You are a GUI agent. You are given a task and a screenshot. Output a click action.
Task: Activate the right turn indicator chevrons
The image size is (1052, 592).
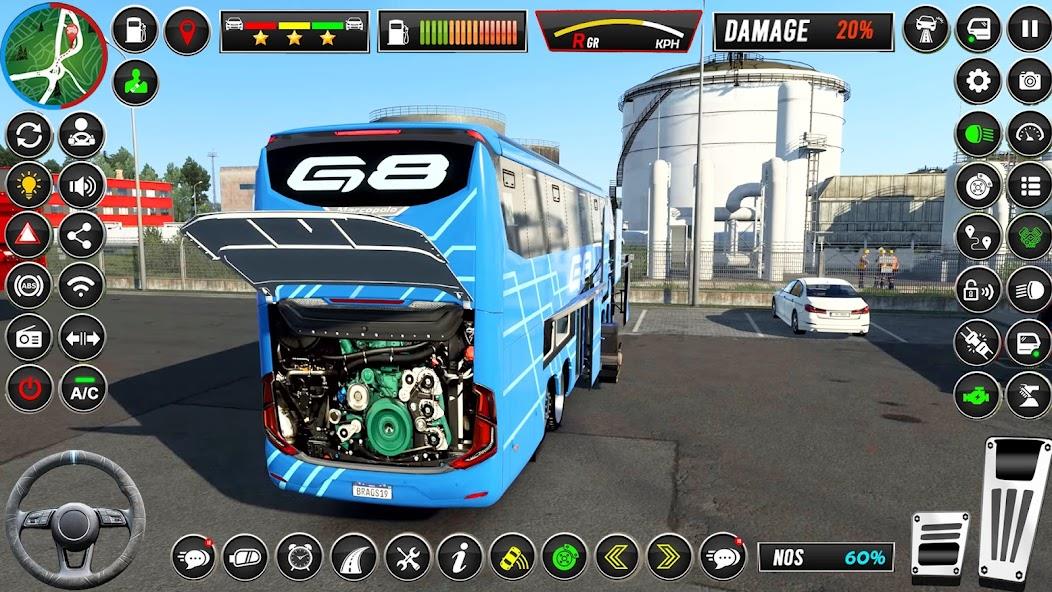(x=669, y=557)
